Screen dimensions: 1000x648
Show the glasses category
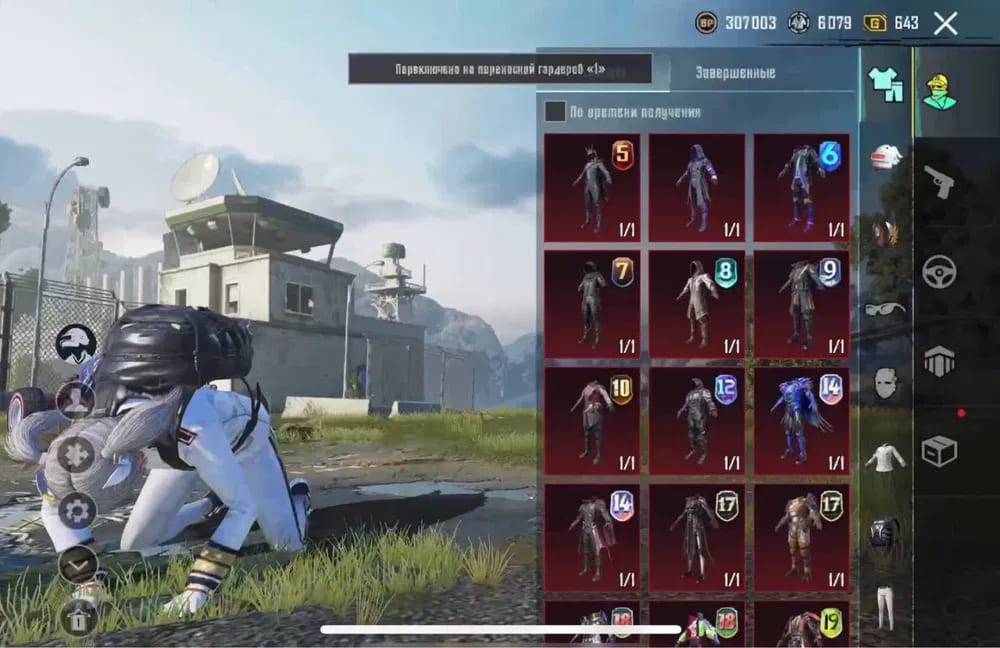pos(885,308)
